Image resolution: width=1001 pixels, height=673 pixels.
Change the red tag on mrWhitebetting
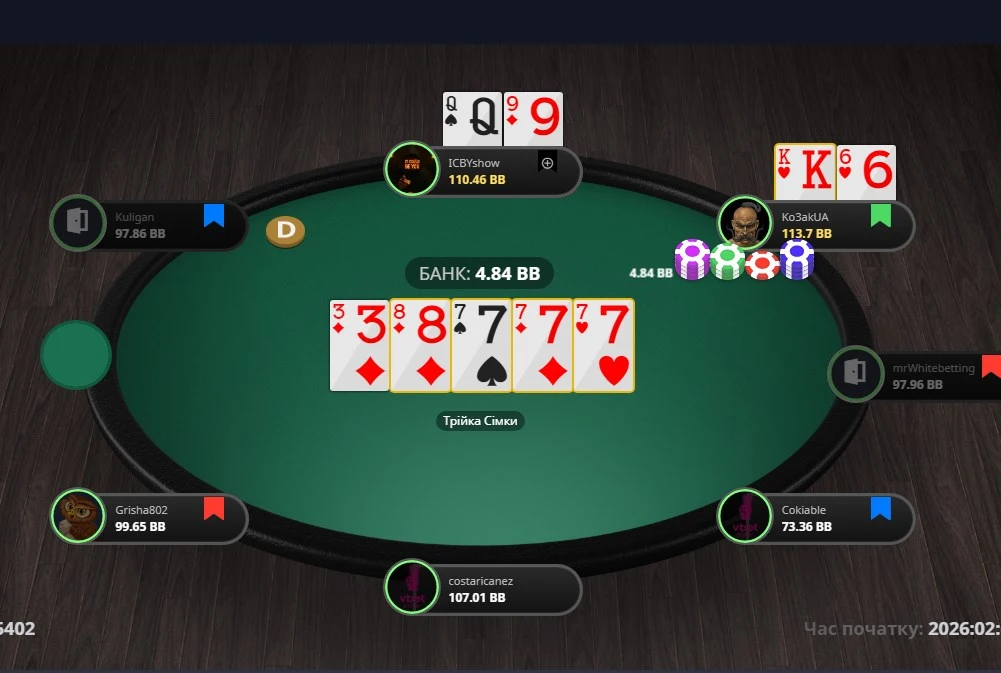click(x=991, y=366)
